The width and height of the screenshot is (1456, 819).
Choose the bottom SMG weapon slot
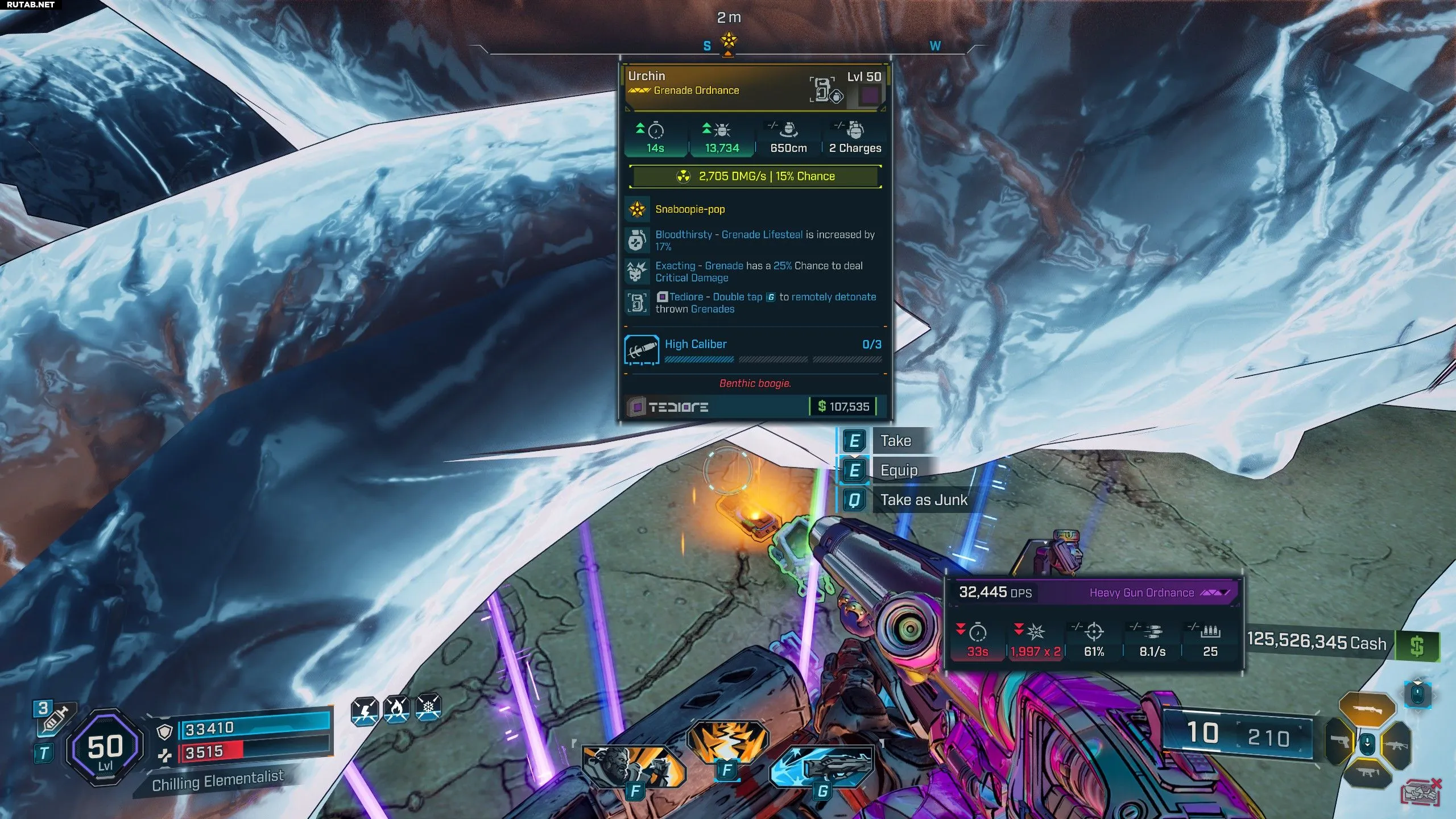pyautogui.click(x=1368, y=772)
